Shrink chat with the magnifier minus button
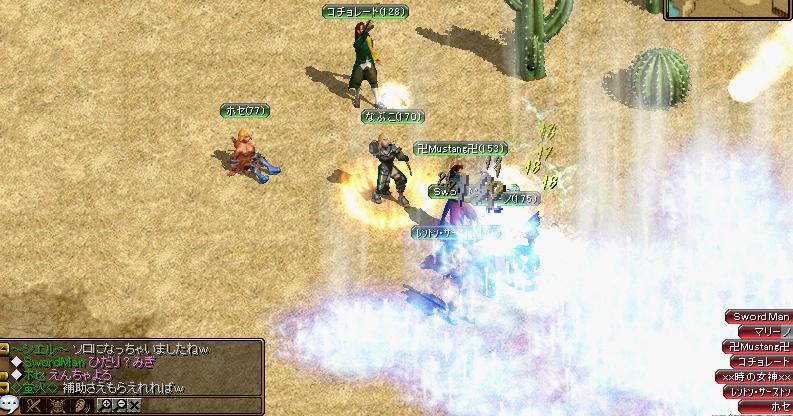Screen dimensions: 793x416 (x=119, y=406)
